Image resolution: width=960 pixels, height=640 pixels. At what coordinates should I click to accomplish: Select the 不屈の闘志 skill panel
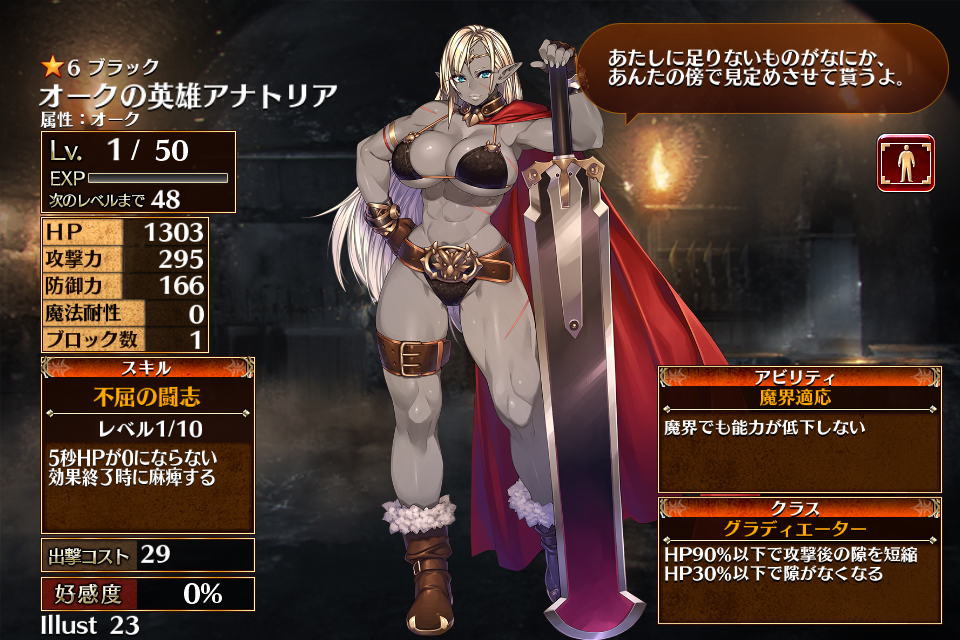point(148,397)
